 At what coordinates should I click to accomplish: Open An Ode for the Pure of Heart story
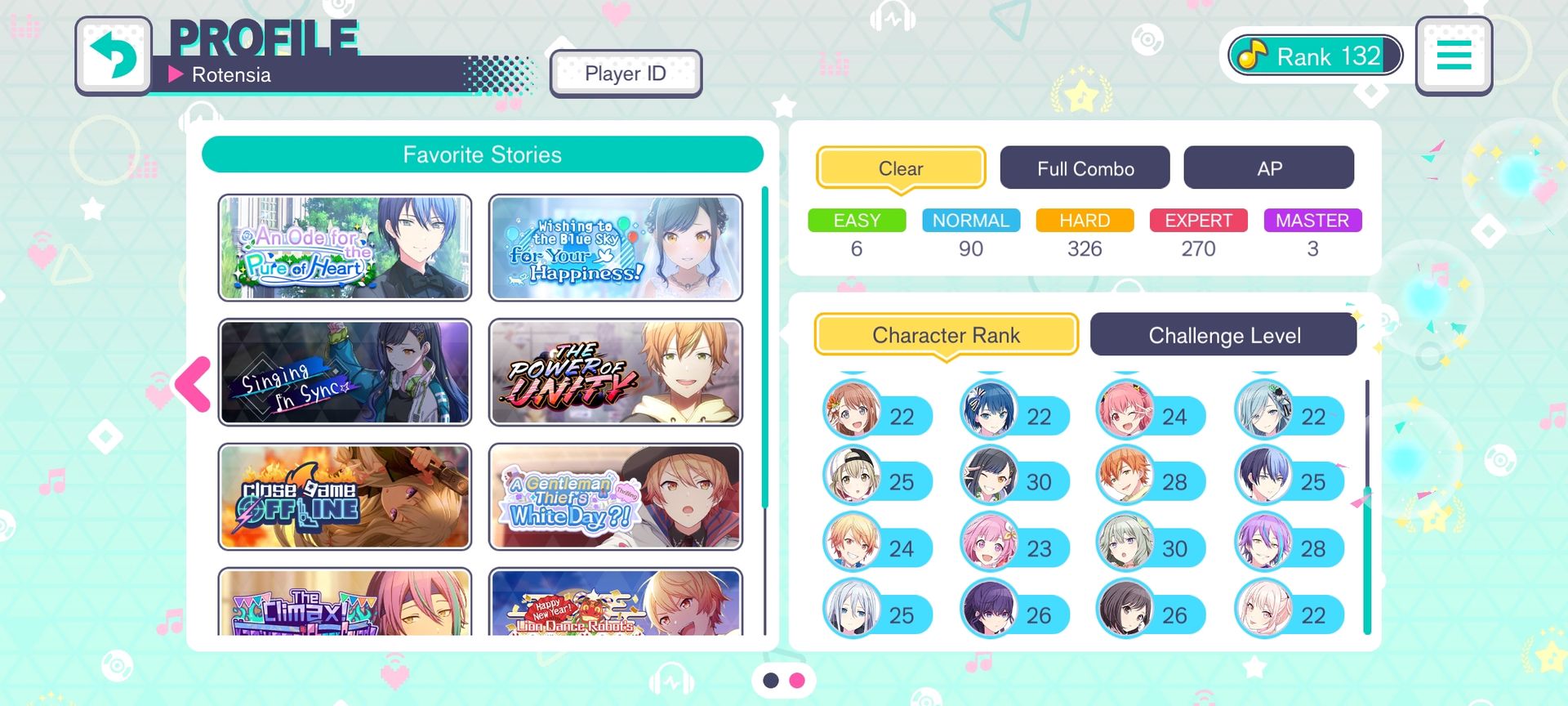pos(345,248)
